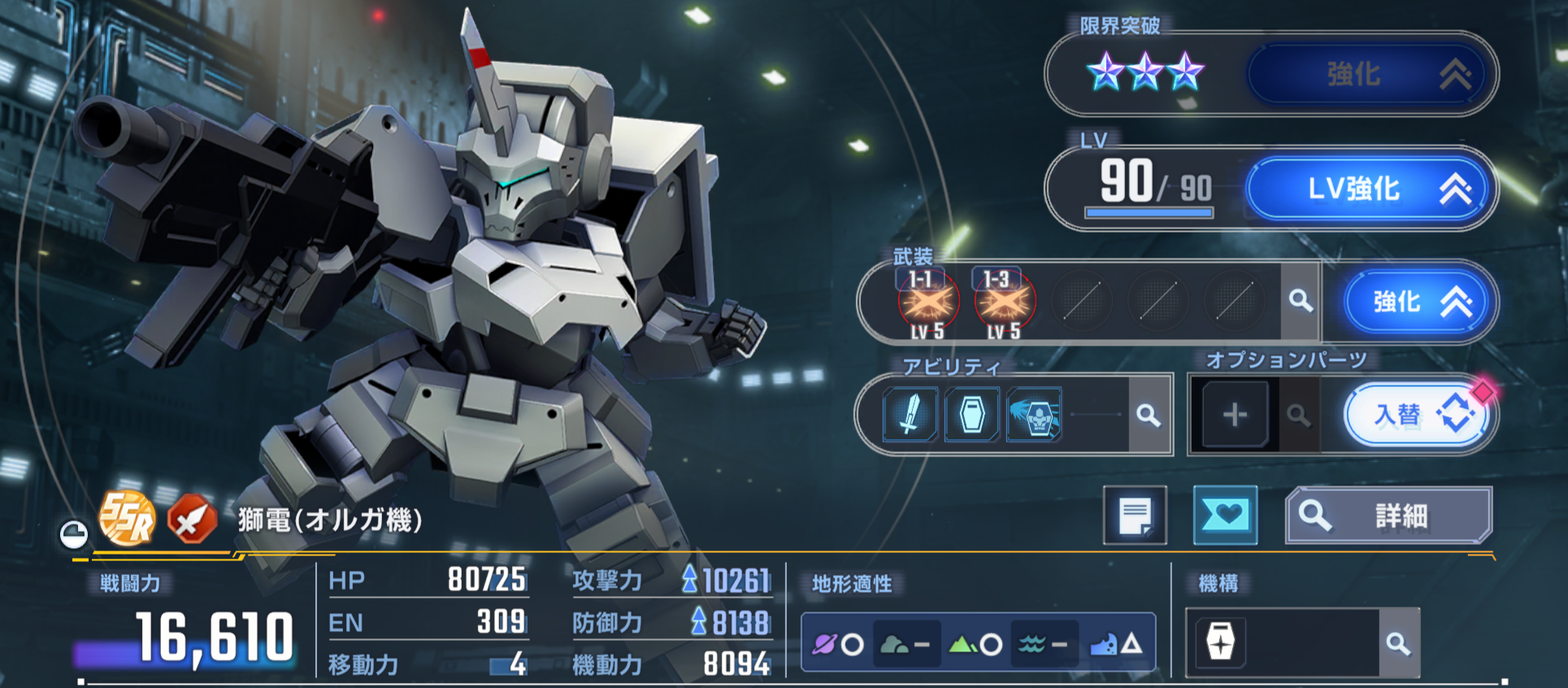The image size is (1568, 688).
Task: Click the 機構 shield emblem icon
Action: 1220,642
